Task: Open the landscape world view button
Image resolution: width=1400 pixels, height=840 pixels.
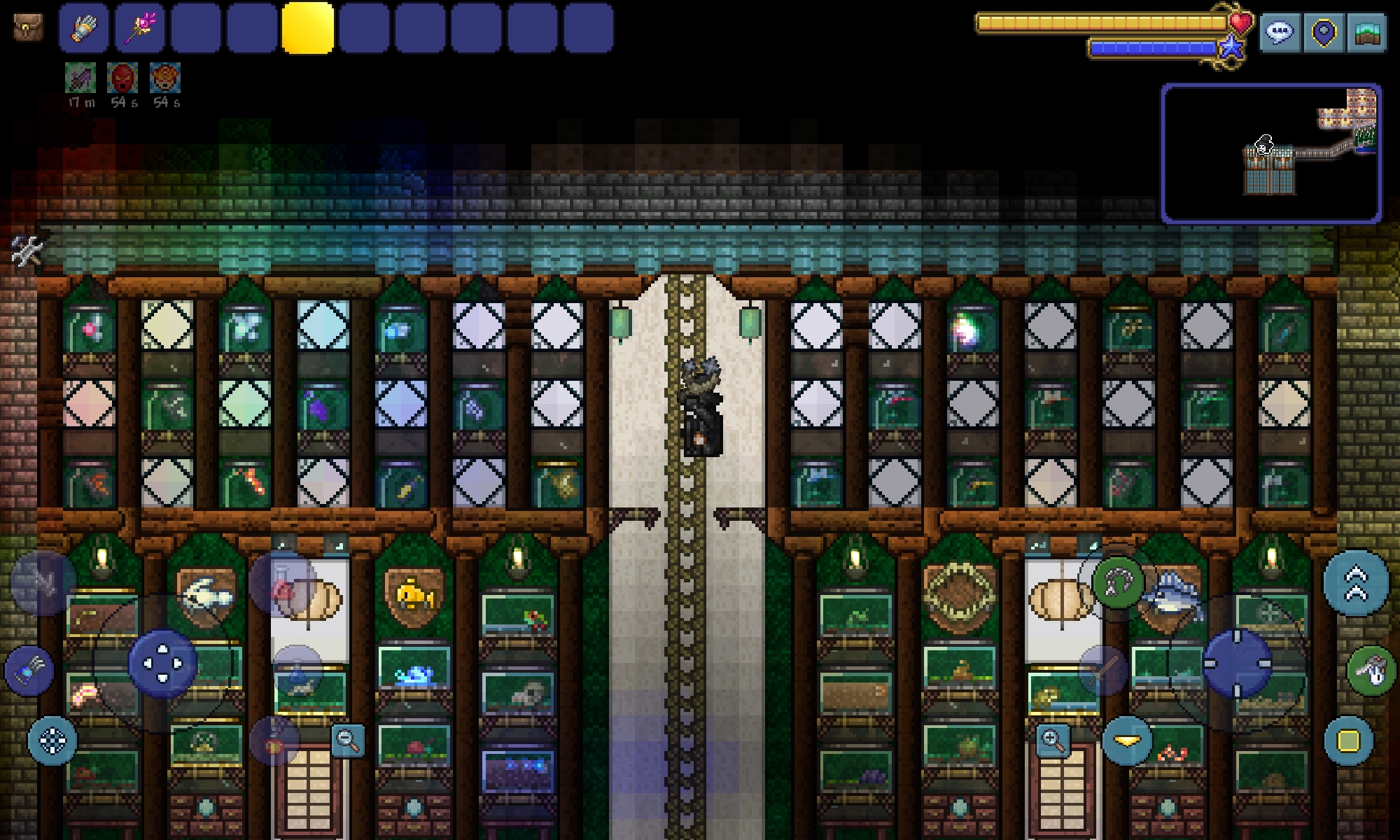Action: tap(1366, 32)
